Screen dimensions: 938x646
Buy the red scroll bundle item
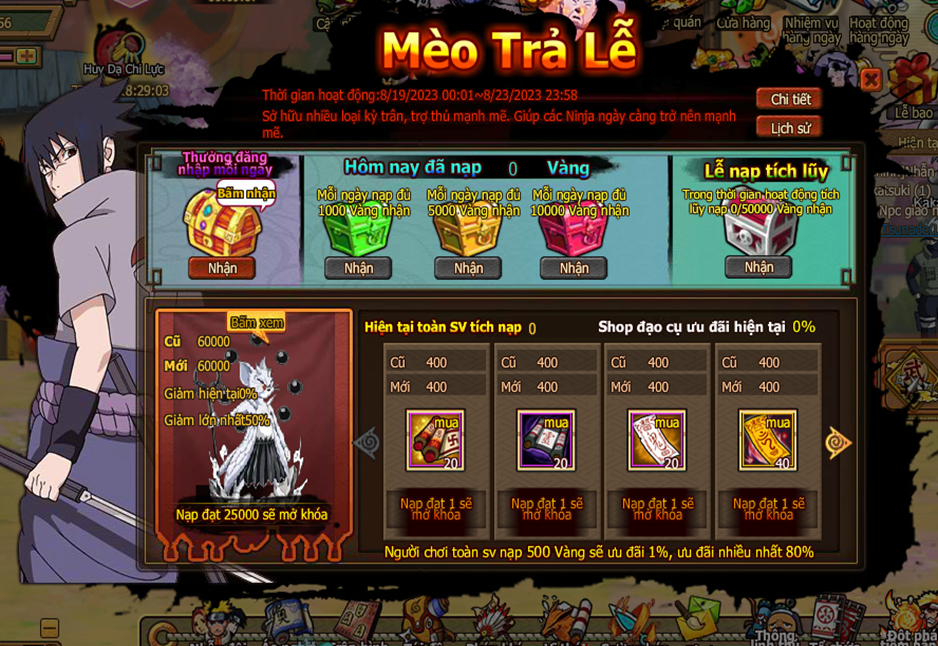pos(436,440)
